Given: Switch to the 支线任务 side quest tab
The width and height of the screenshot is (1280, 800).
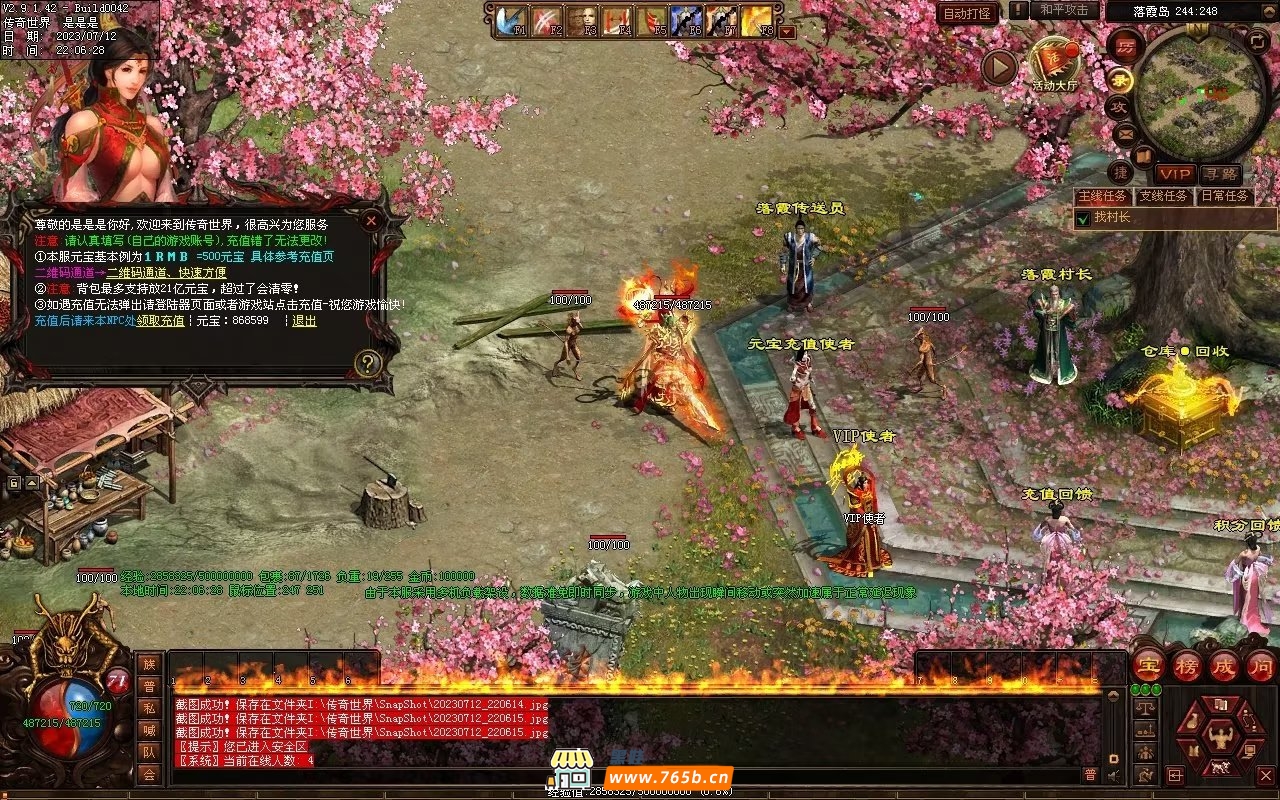Looking at the screenshot, I should (1164, 196).
